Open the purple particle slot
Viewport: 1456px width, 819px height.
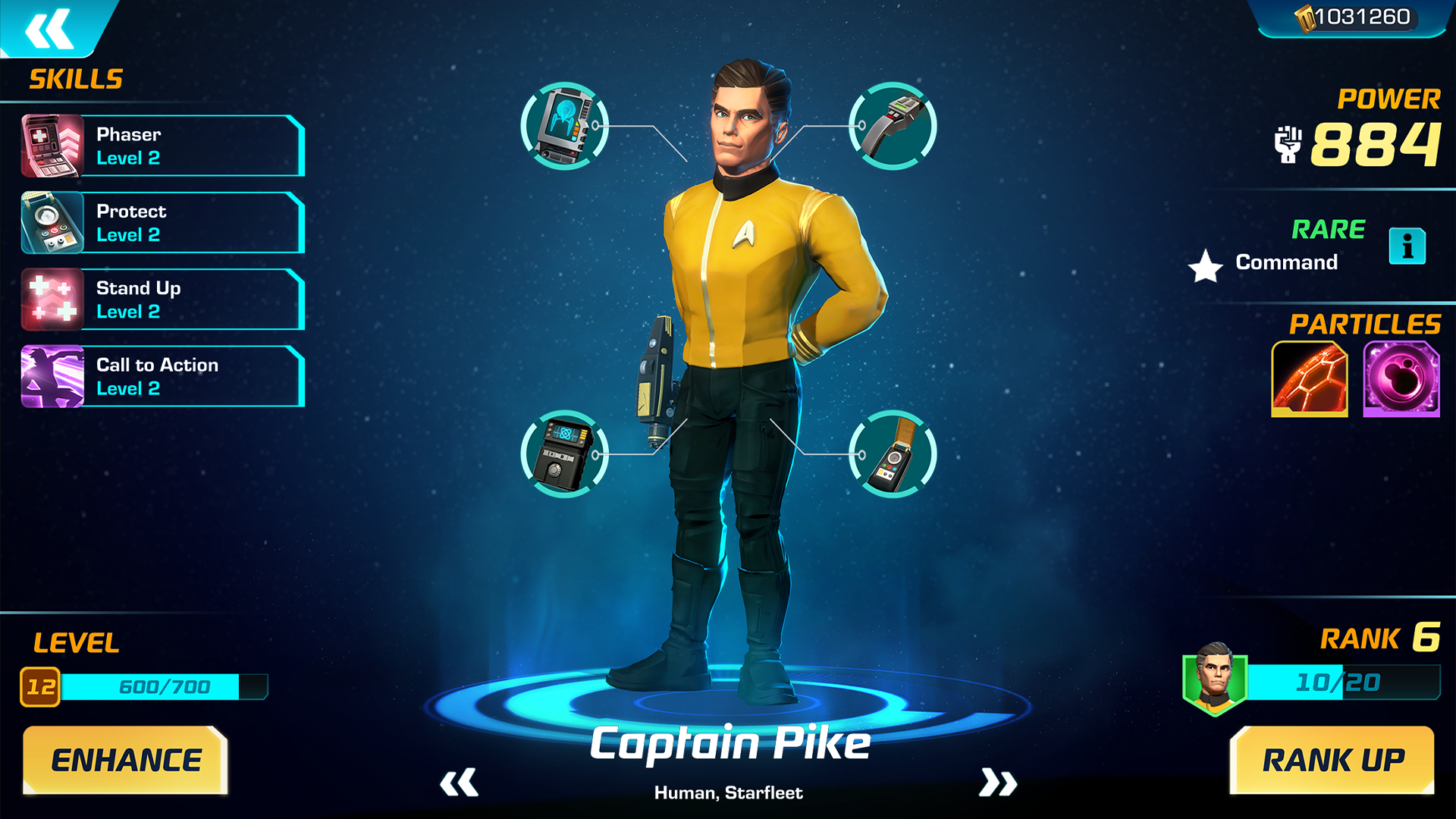point(1401,378)
